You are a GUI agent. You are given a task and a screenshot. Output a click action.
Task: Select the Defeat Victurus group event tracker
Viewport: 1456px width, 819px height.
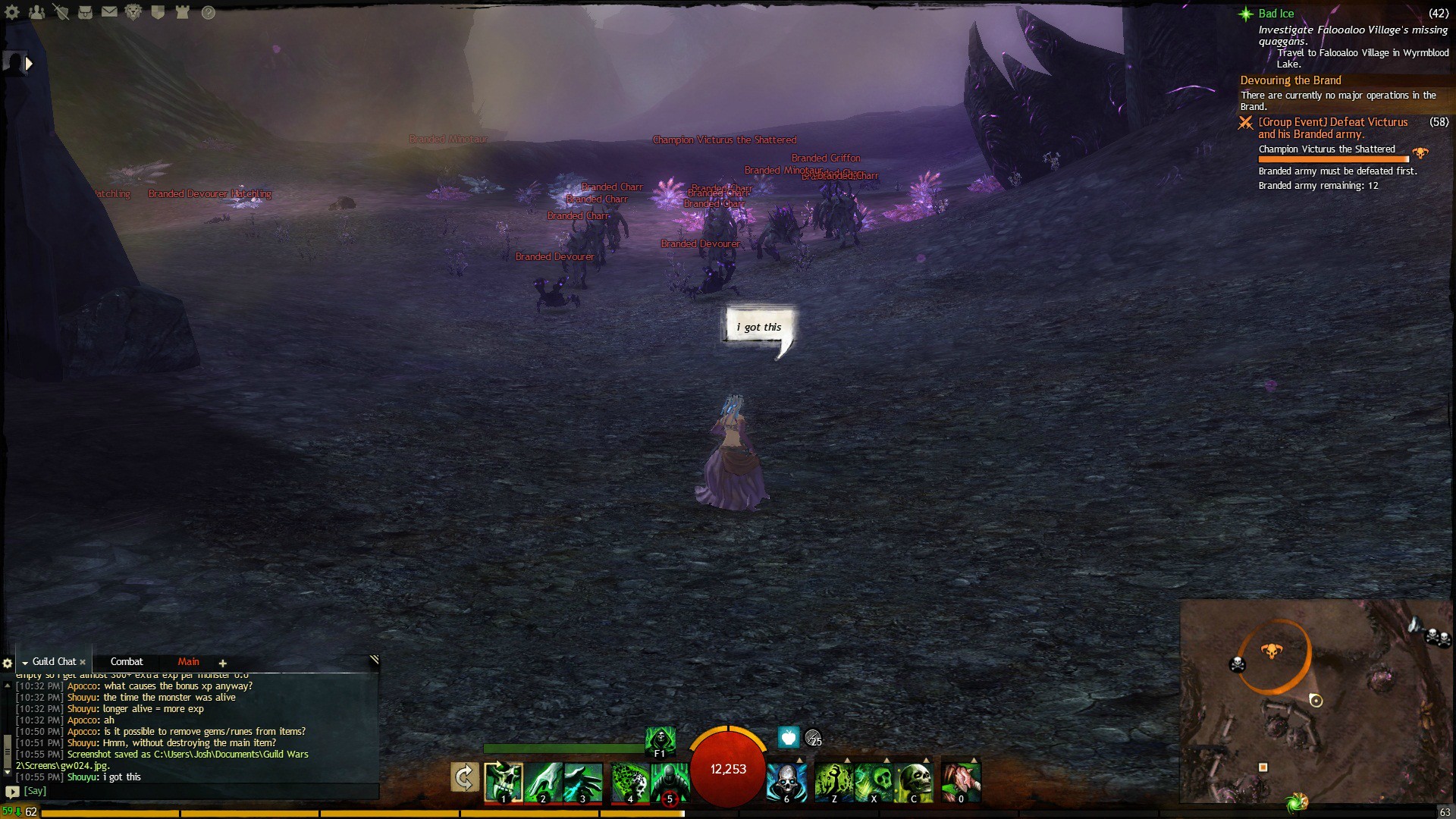pyautogui.click(x=1332, y=128)
